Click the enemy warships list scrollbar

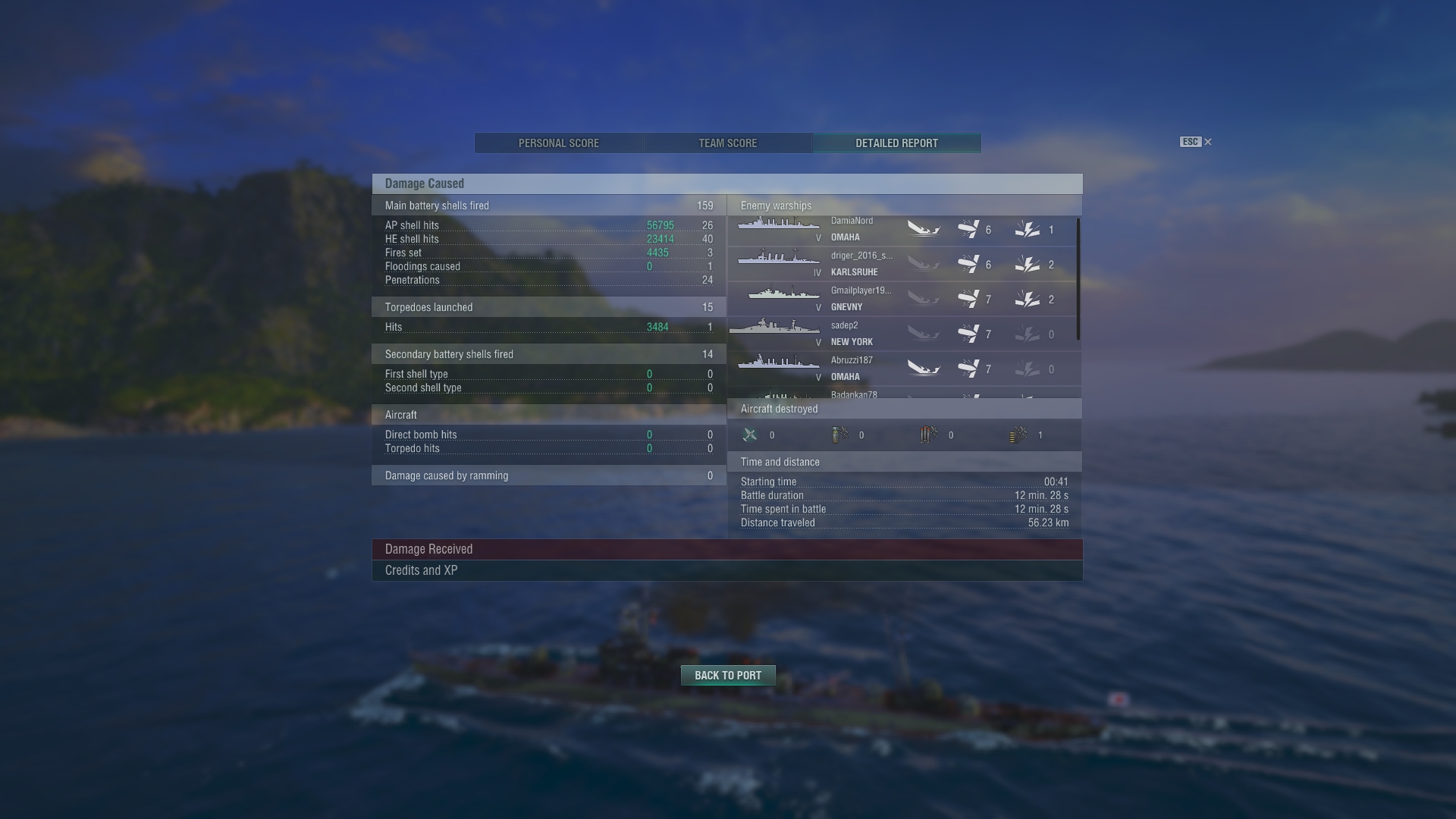[1078, 279]
